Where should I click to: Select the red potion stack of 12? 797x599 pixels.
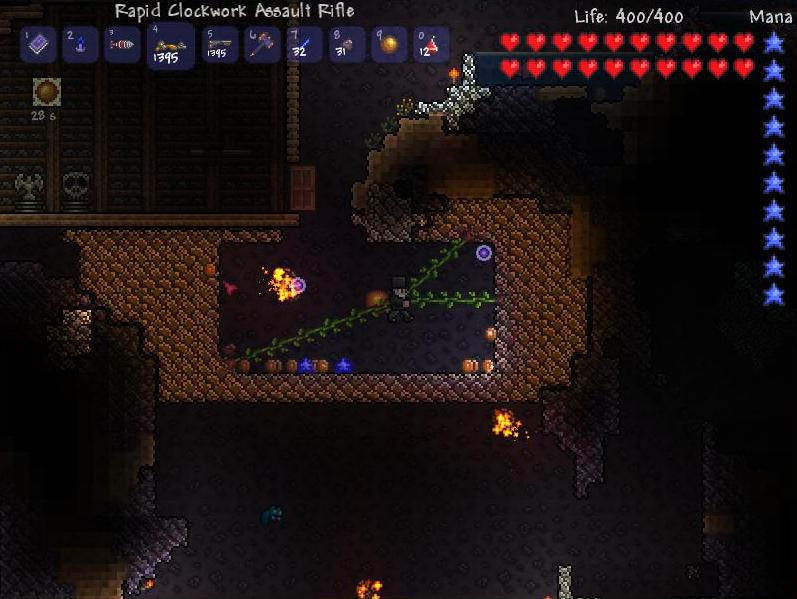(431, 45)
